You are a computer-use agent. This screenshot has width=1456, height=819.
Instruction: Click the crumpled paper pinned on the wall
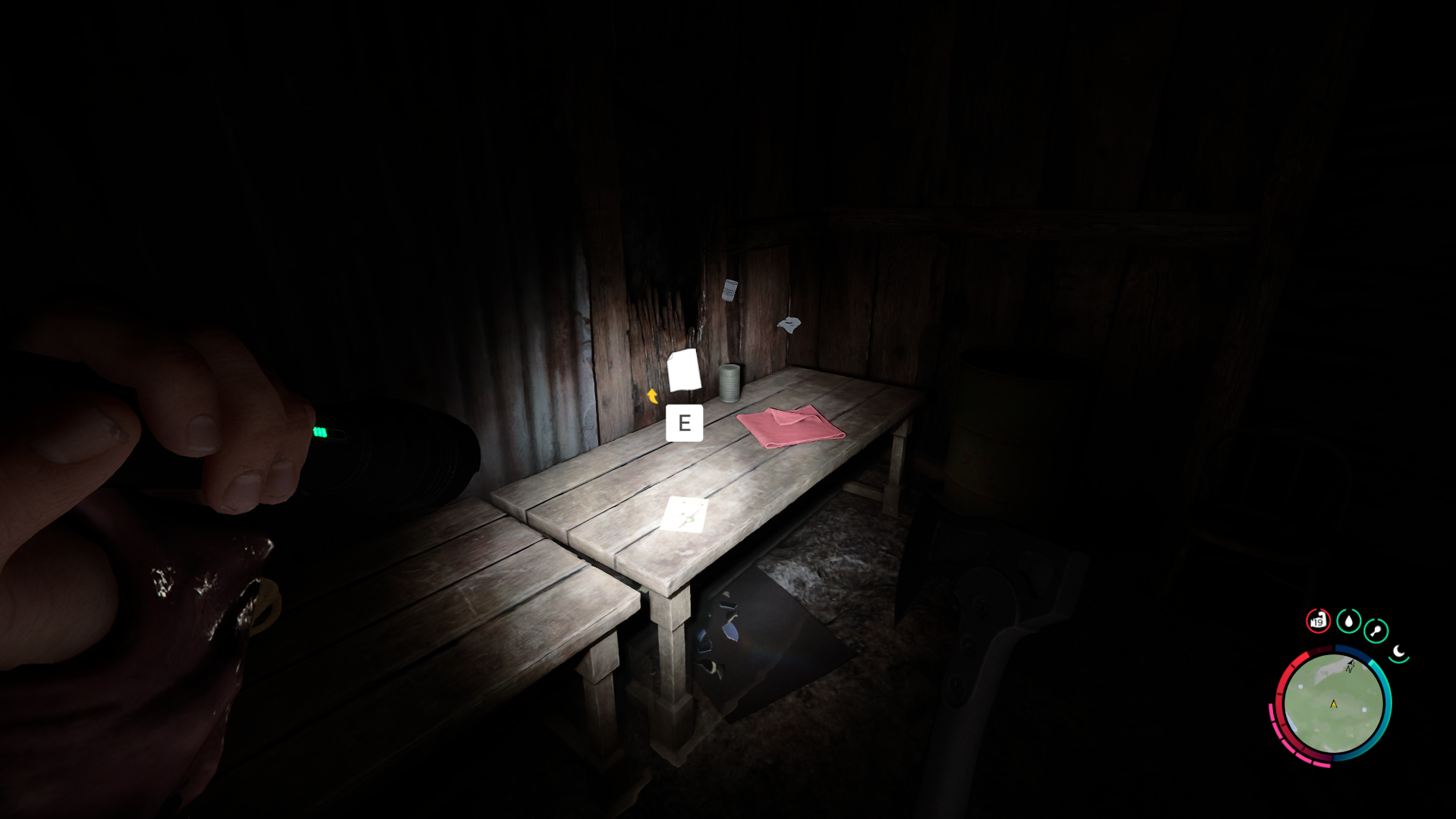[730, 290]
